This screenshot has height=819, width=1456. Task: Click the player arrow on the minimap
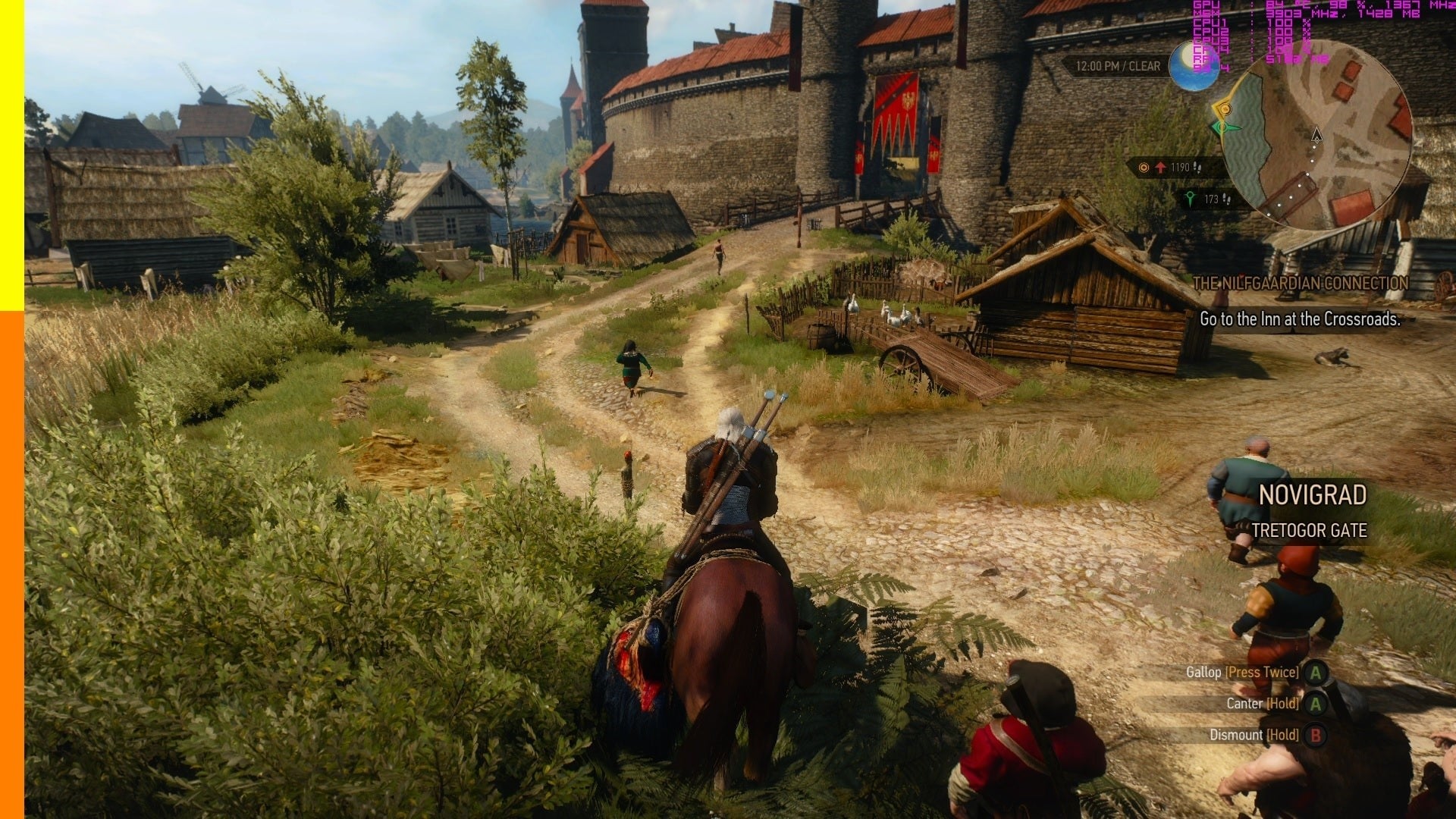[1316, 135]
